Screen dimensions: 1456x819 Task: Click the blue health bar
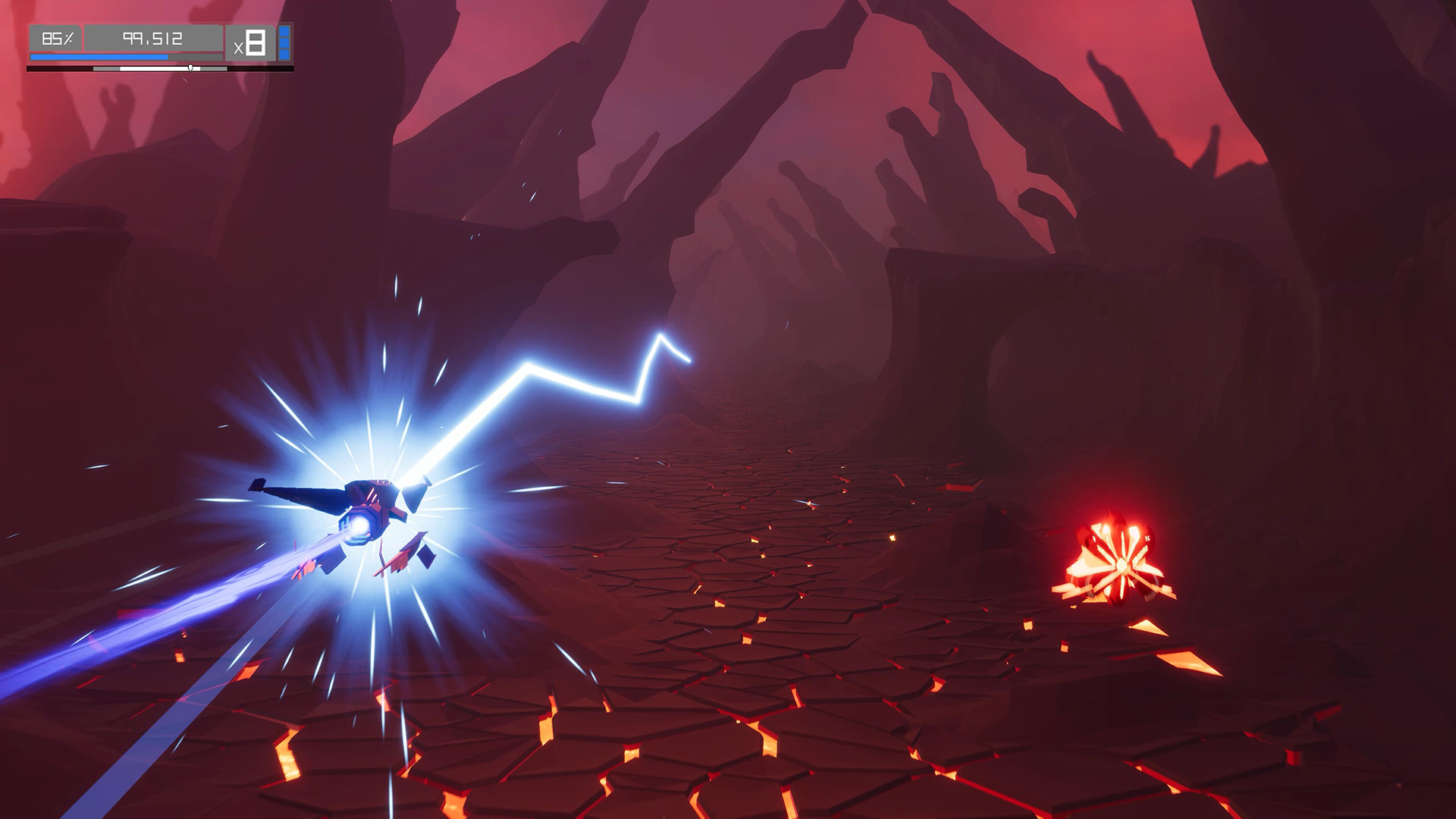99,56
